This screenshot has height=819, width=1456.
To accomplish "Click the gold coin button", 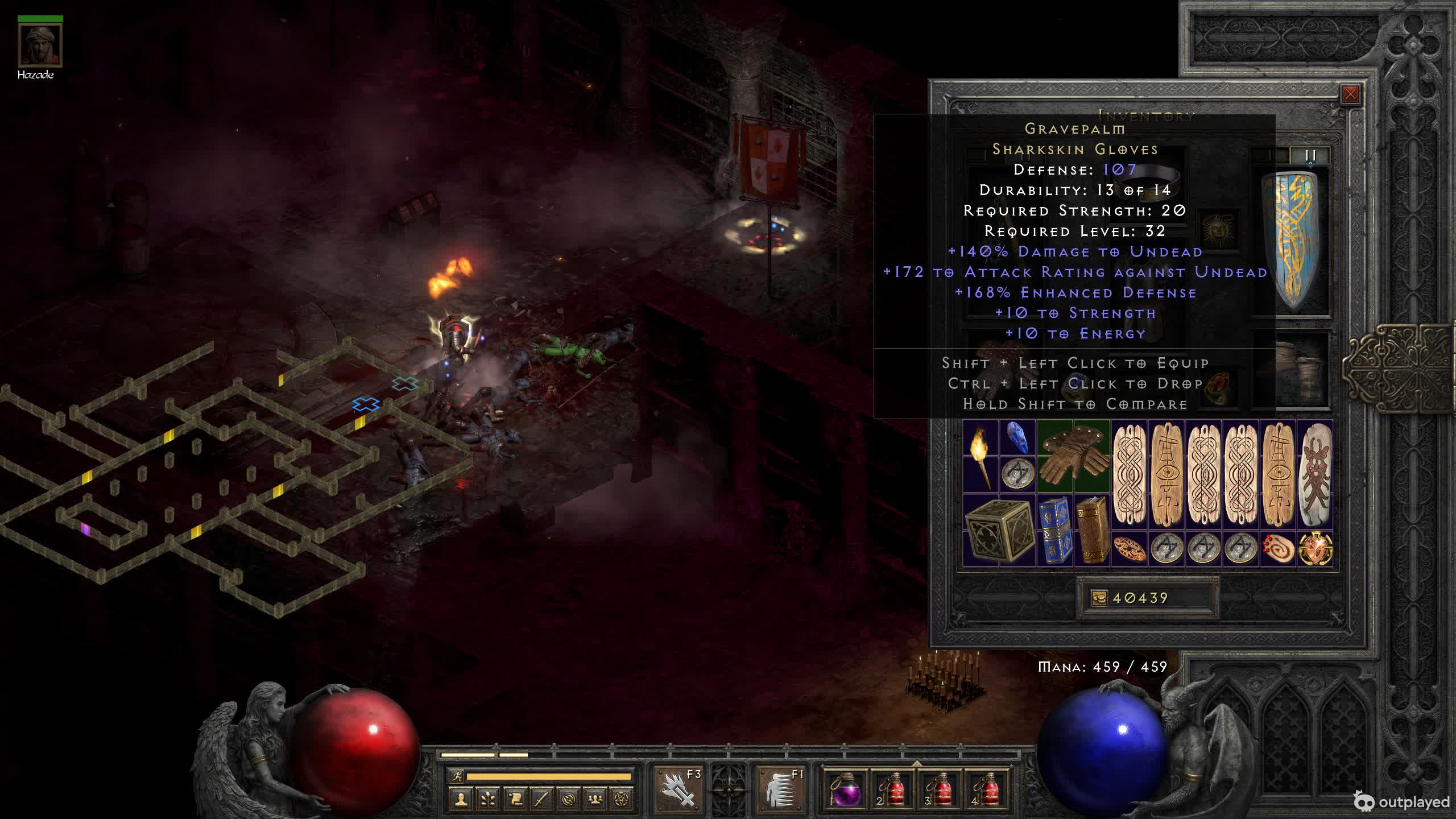I will [x=1099, y=598].
